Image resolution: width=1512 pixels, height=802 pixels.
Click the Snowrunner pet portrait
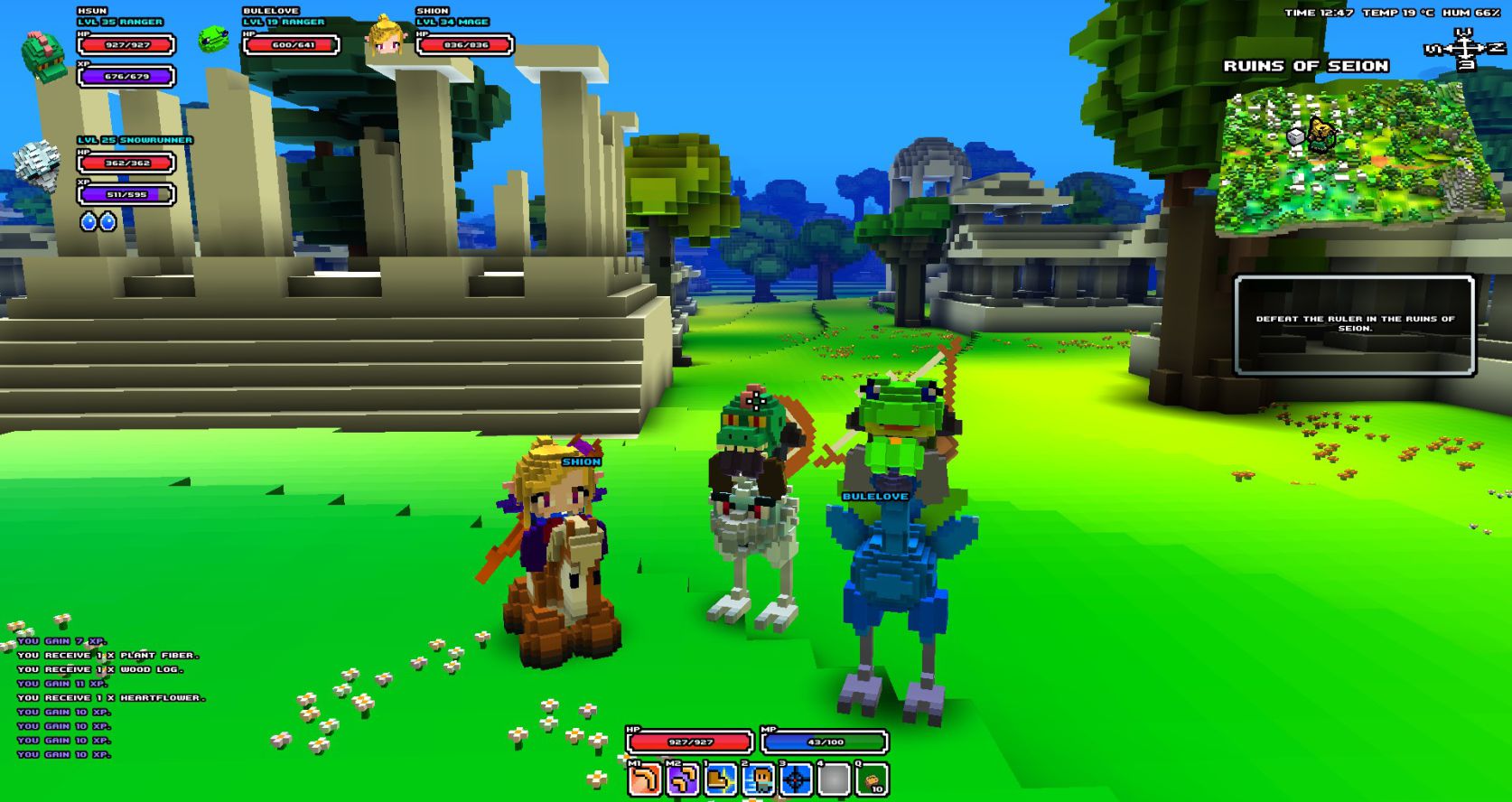tap(38, 165)
